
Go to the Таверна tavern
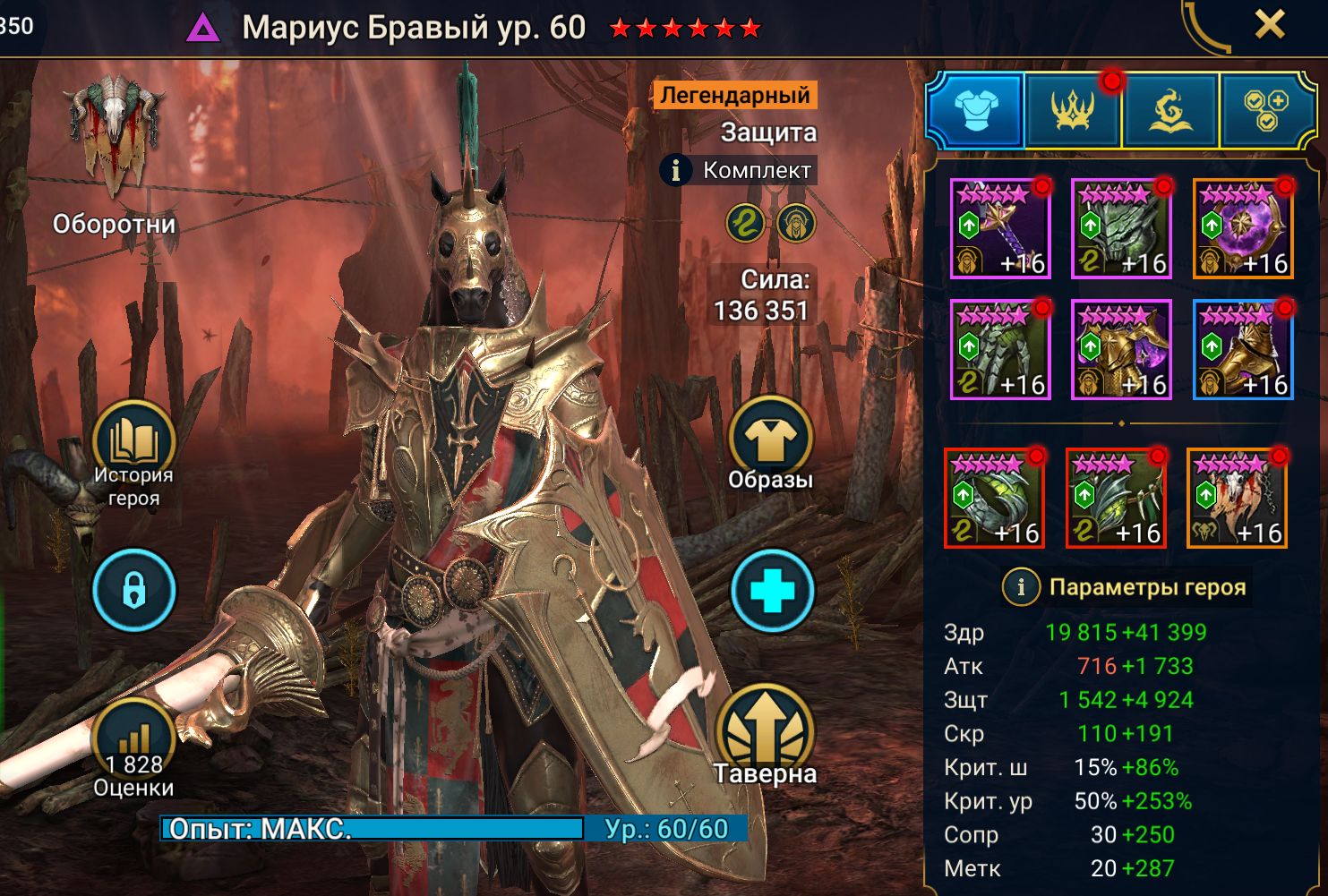tap(766, 736)
